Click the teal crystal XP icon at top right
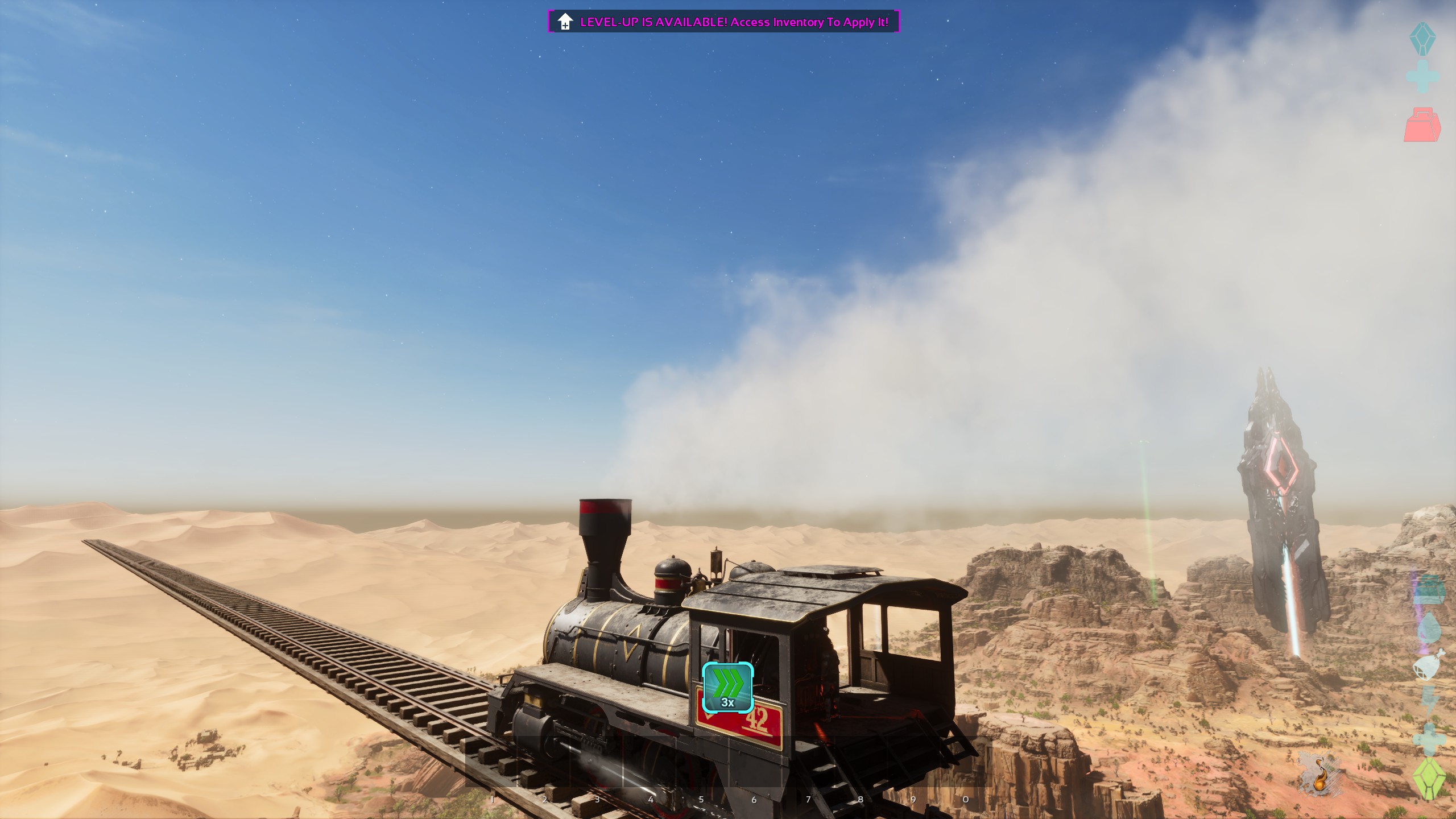Screen dimensions: 1456x819 pos(1422,39)
